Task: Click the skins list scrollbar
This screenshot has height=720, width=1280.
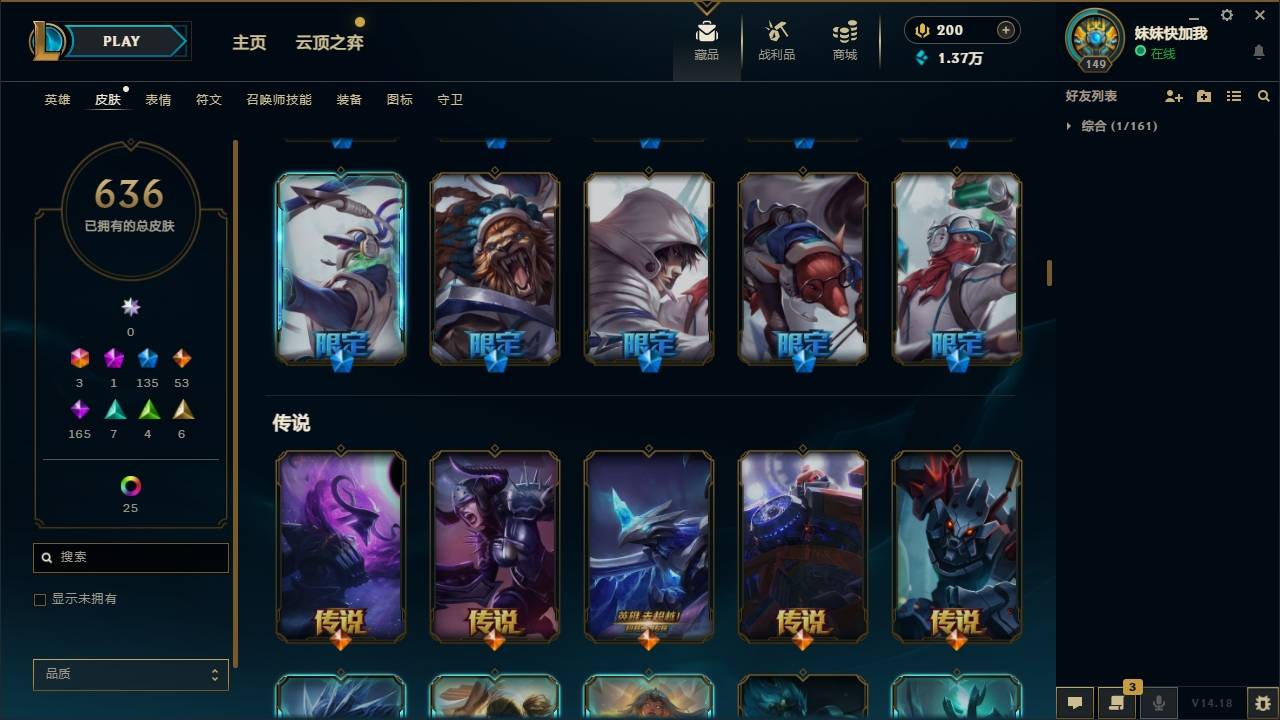Action: pos(1048,271)
